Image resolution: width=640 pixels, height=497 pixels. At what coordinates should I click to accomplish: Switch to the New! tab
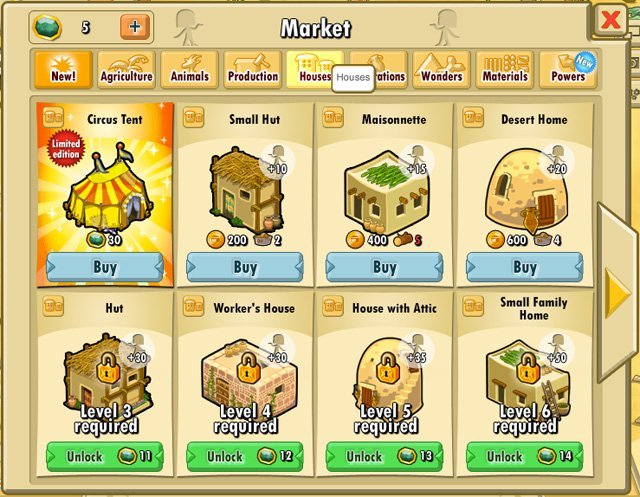pyautogui.click(x=62, y=70)
